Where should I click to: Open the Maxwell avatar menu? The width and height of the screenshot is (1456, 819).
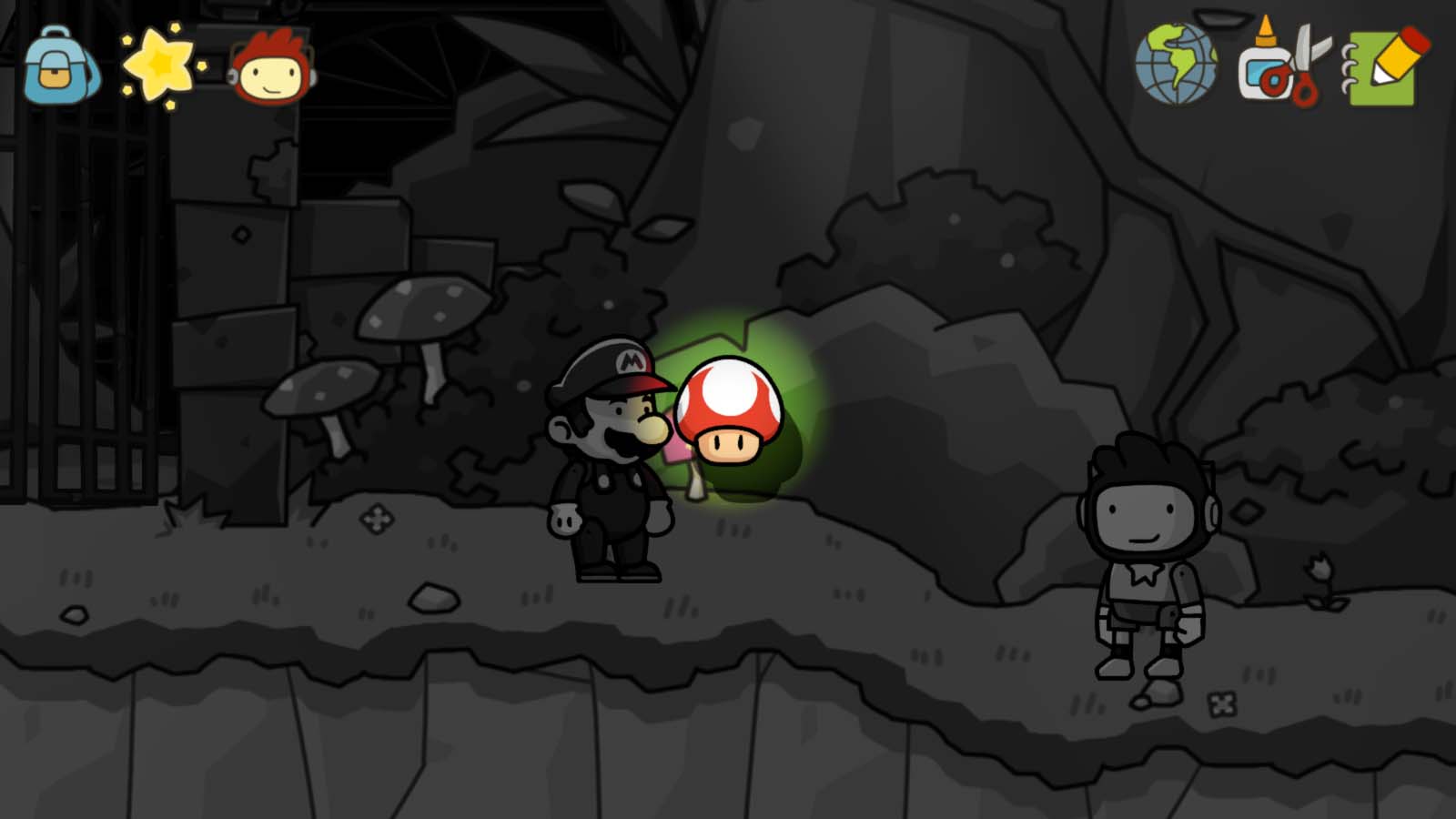[x=268, y=68]
